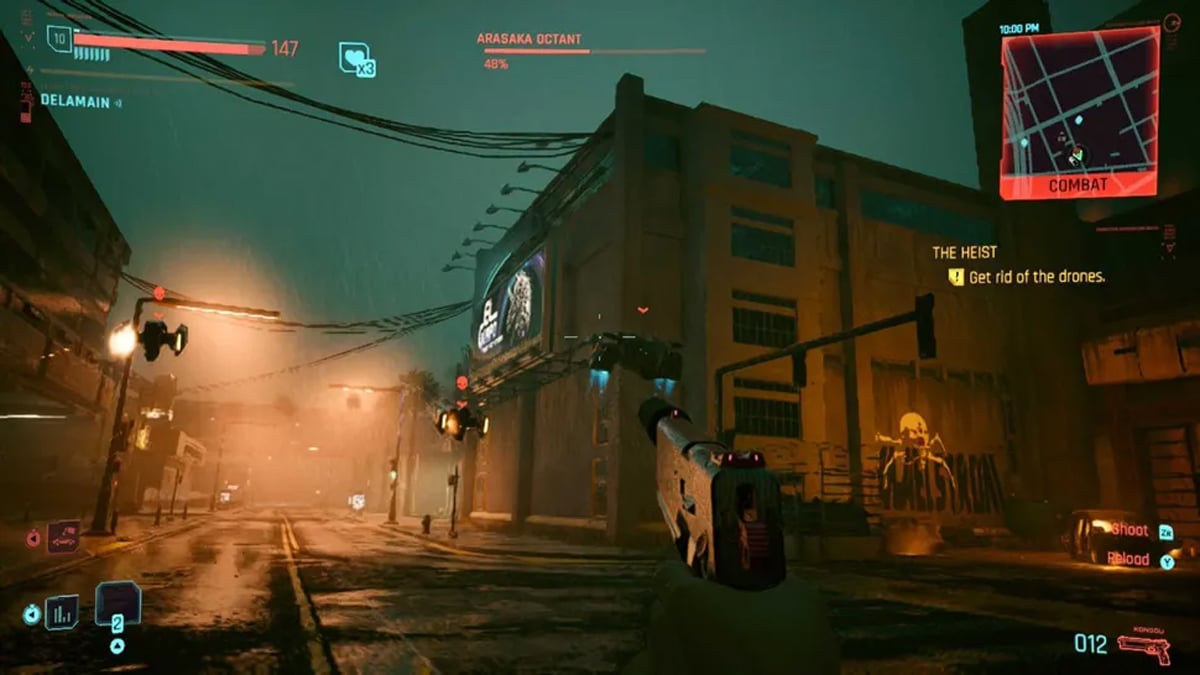Click the Combat status banner
The height and width of the screenshot is (675, 1200).
(x=1078, y=185)
